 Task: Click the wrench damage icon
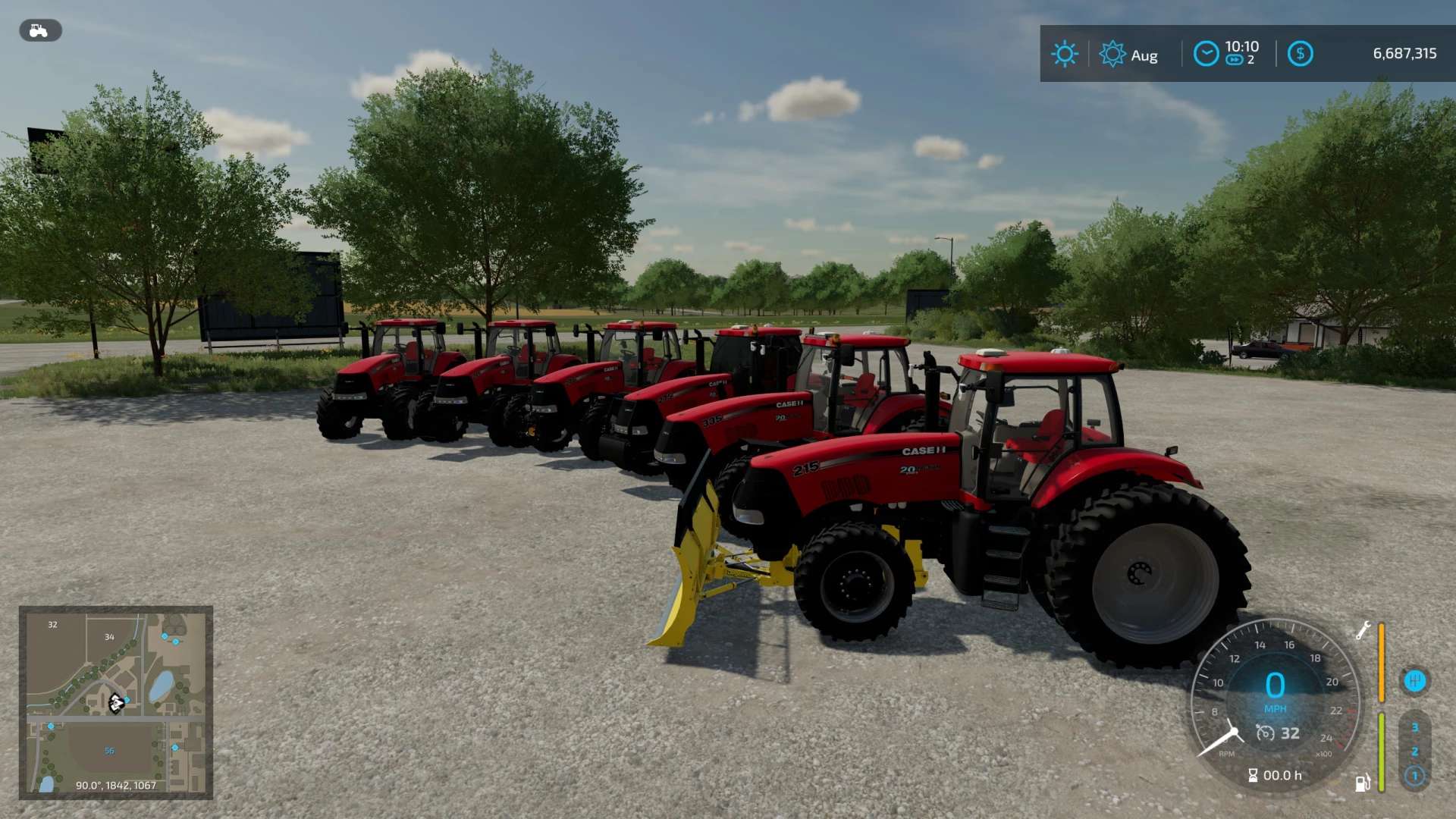point(1363,631)
